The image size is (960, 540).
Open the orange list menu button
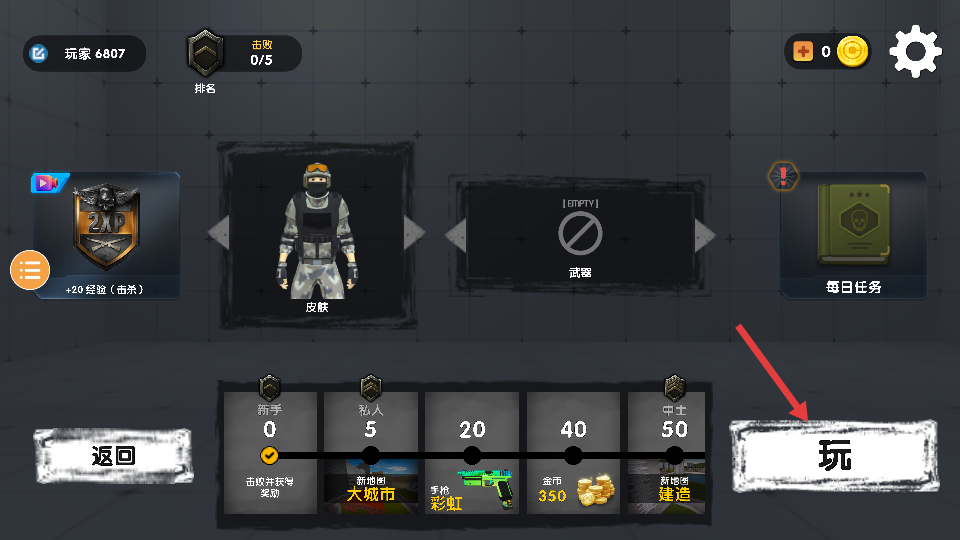pos(30,270)
